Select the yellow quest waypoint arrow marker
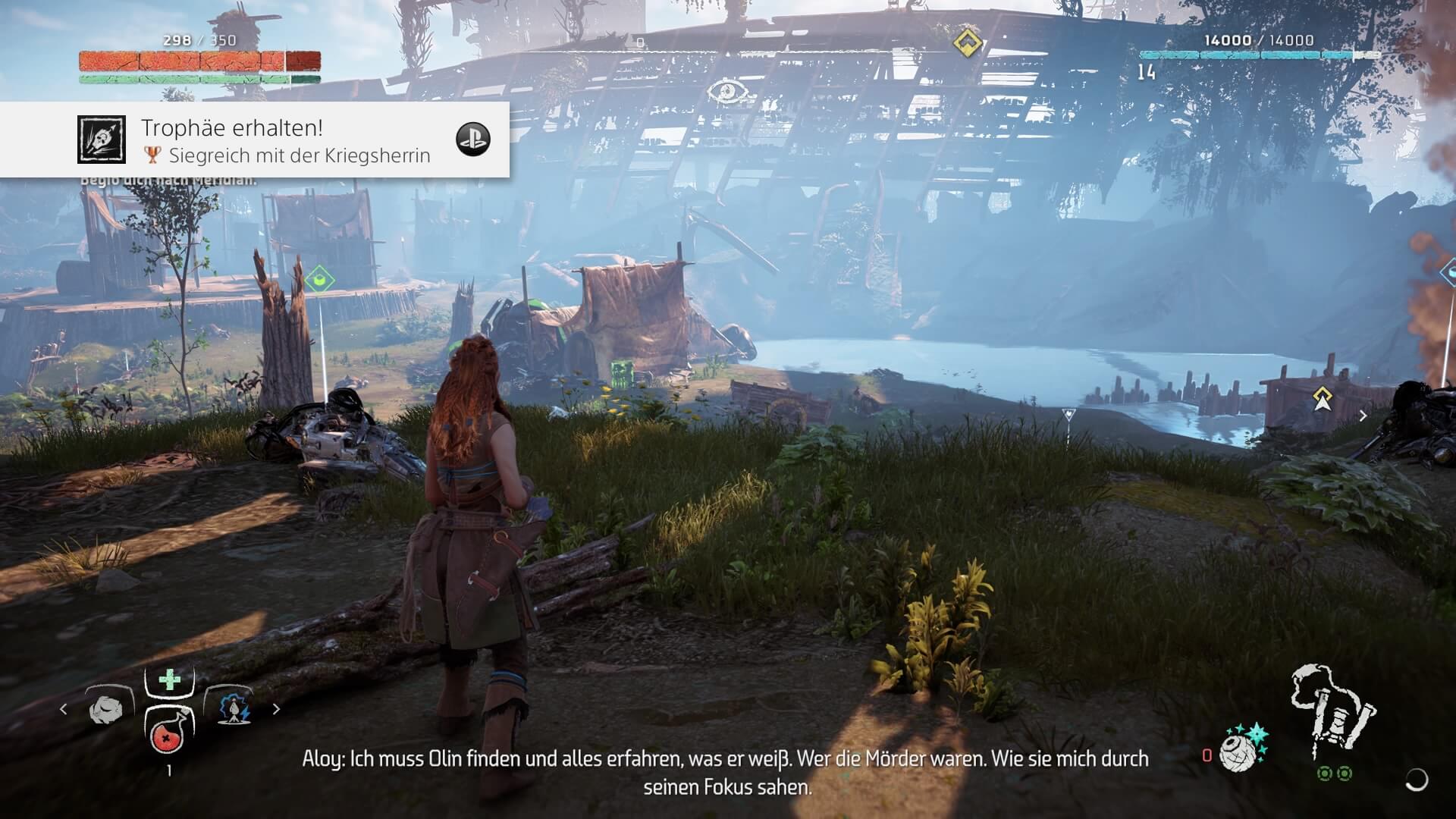Viewport: 1456px width, 819px height. coord(1323,398)
